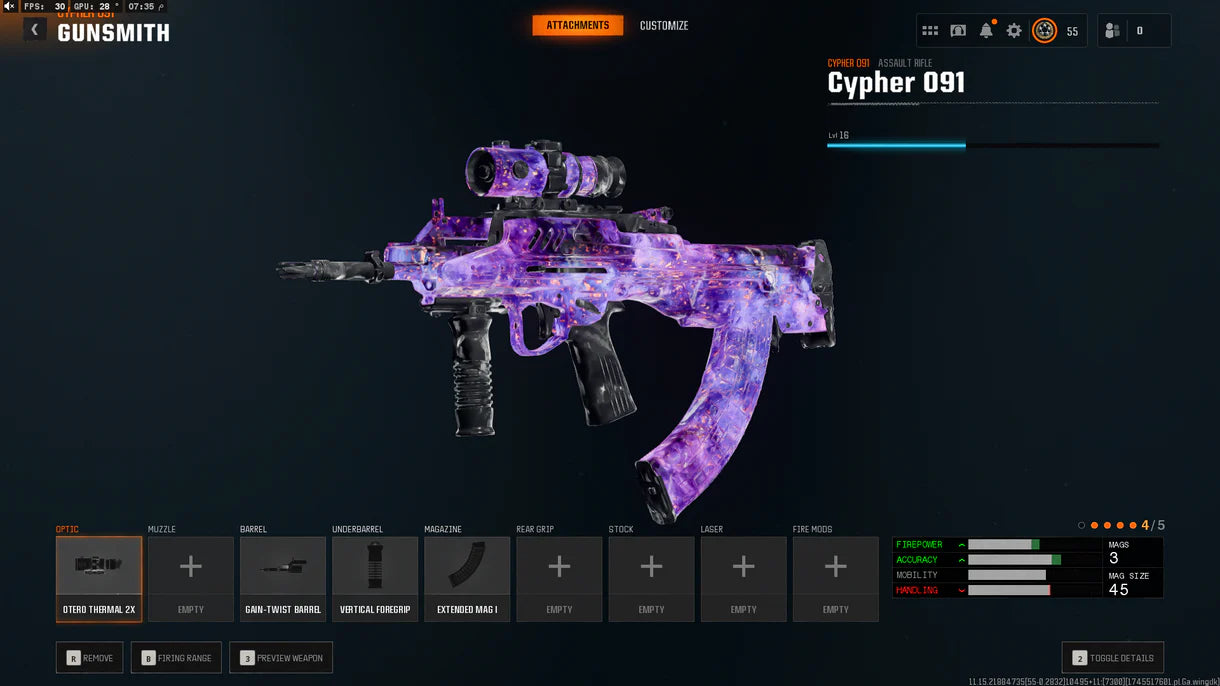Go back with the Gunsmith arrow

coord(35,30)
